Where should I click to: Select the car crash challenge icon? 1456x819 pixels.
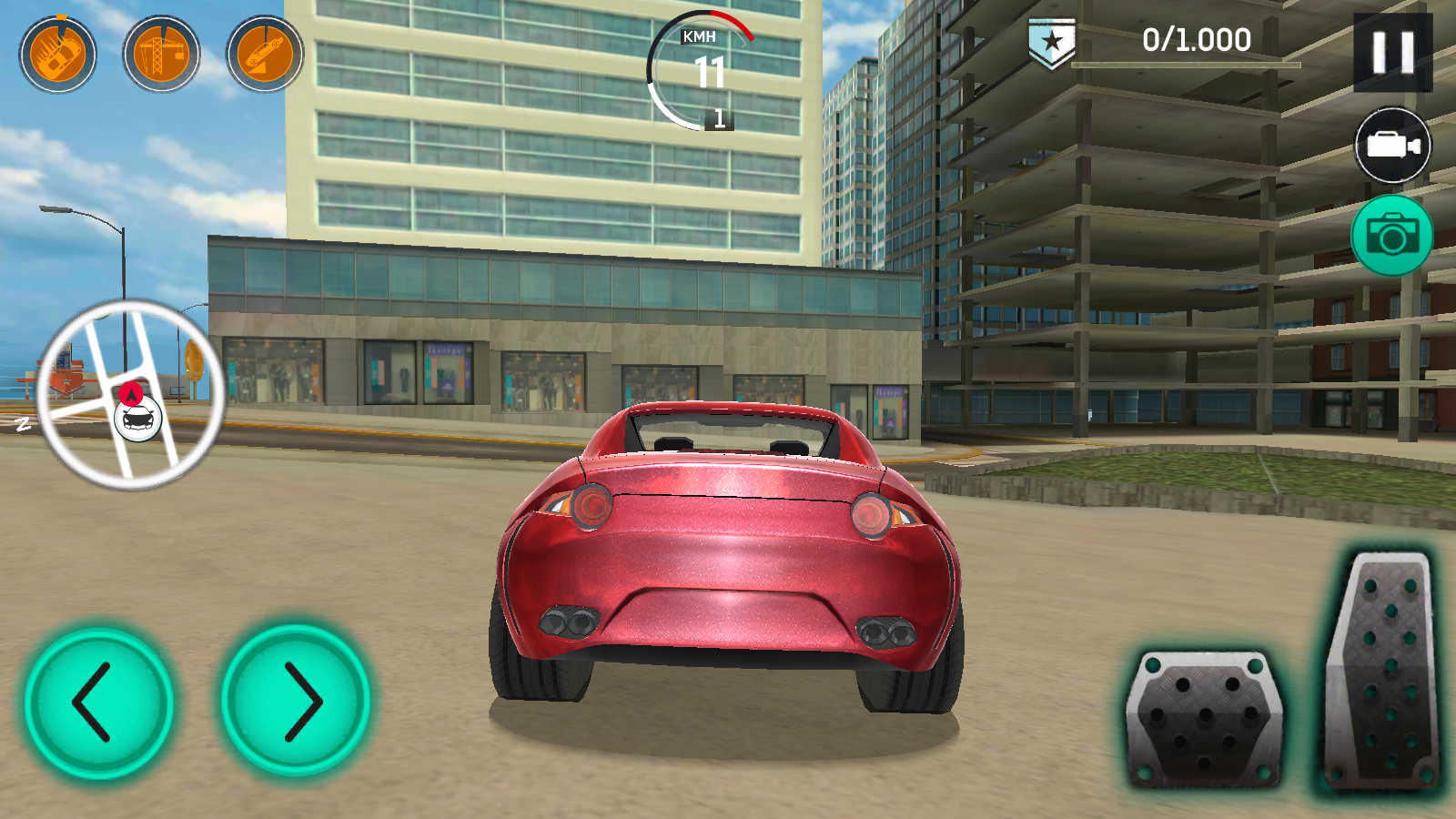click(x=58, y=55)
